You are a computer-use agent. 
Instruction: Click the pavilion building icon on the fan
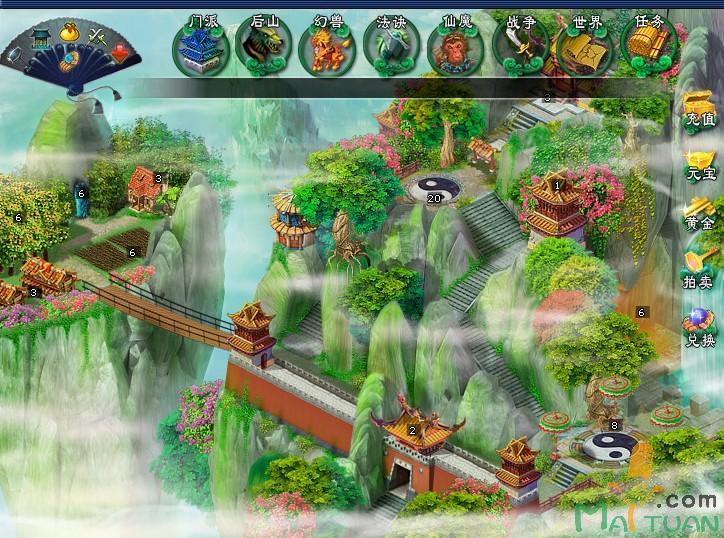(x=41, y=38)
